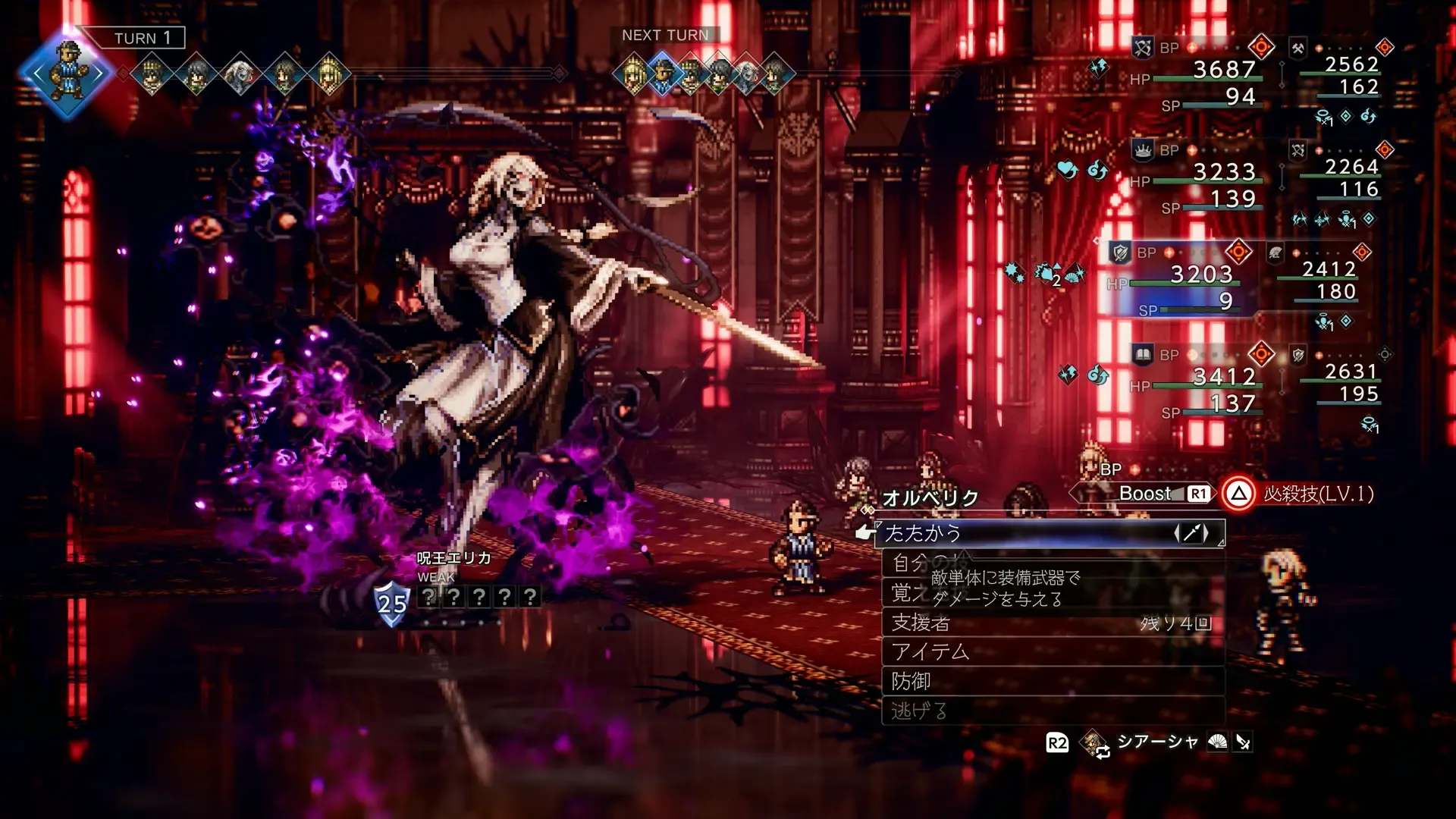Select the party member with 3412 HP

tap(1198, 381)
